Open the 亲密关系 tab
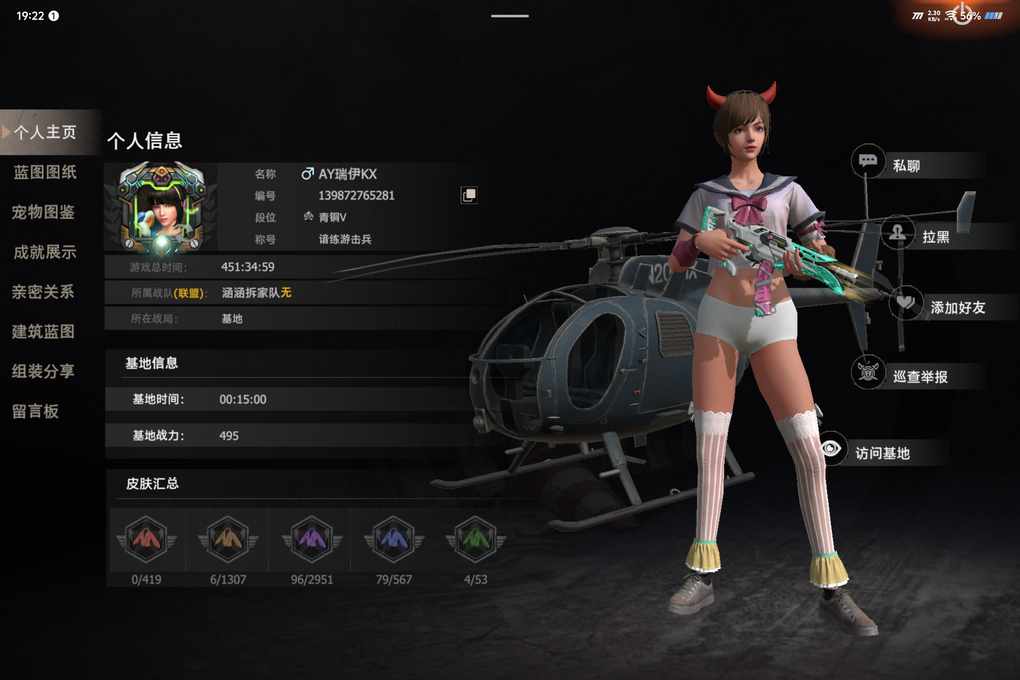The height and width of the screenshot is (680, 1020). tap(44, 292)
